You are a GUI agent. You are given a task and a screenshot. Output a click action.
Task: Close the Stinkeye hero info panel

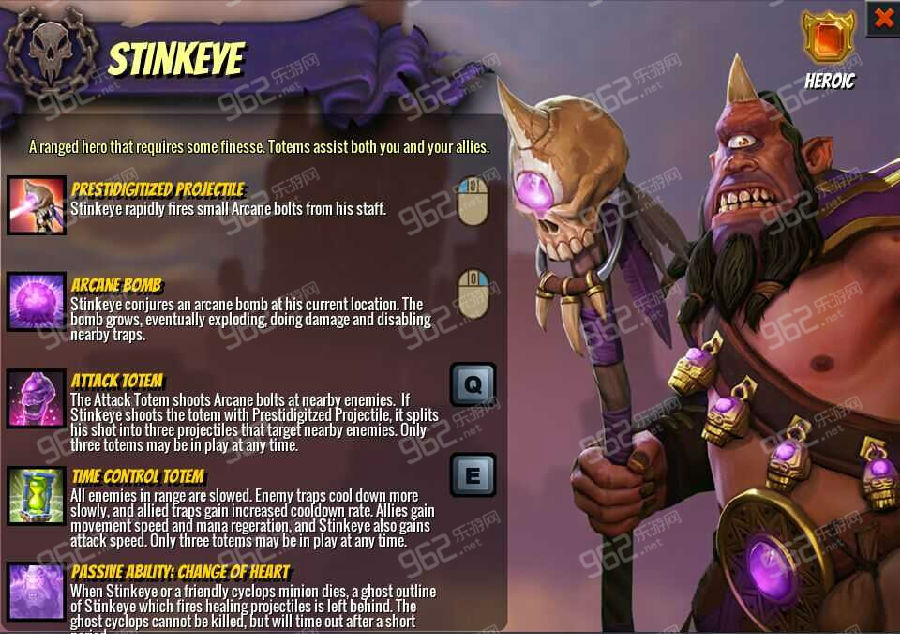click(x=883, y=17)
